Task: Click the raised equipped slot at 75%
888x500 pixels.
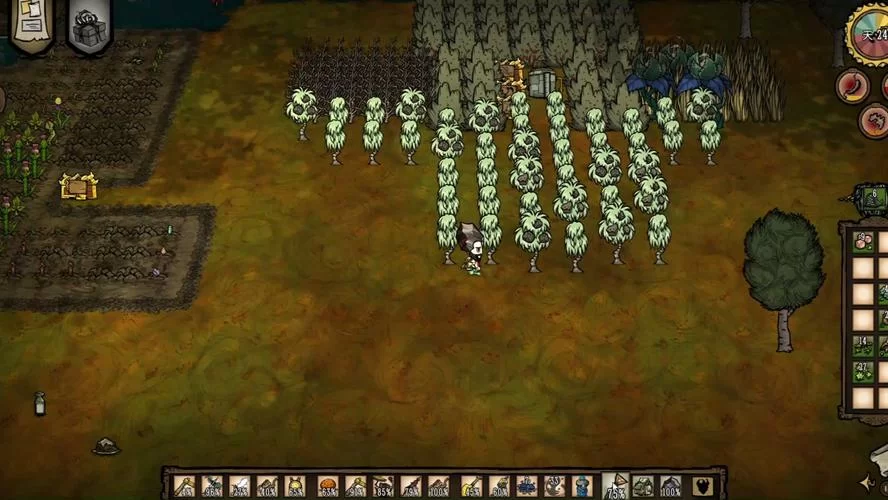Action: coord(615,484)
